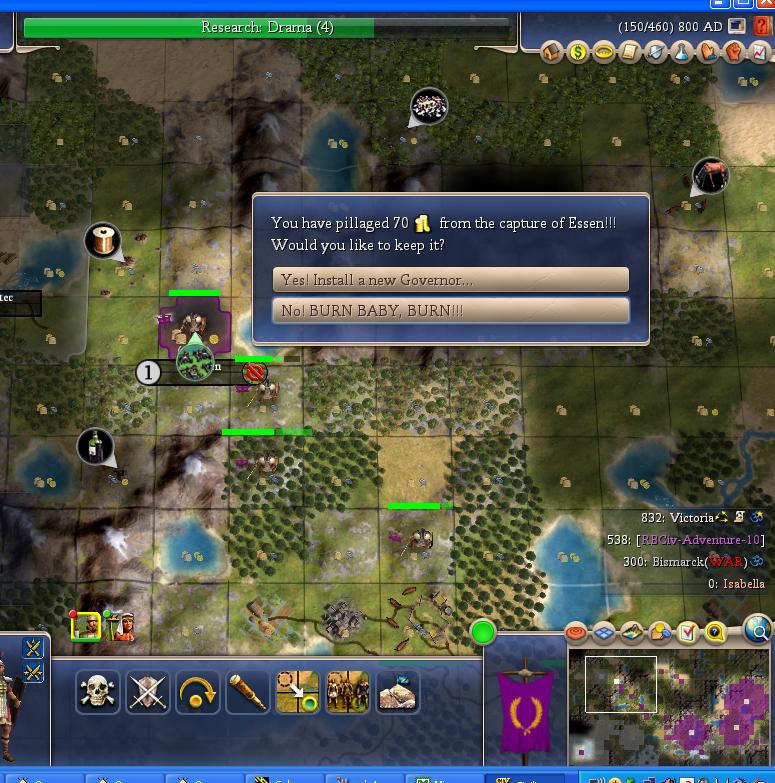Screen dimensions: 775x783
Task: Close the game window
Action: 764,4
